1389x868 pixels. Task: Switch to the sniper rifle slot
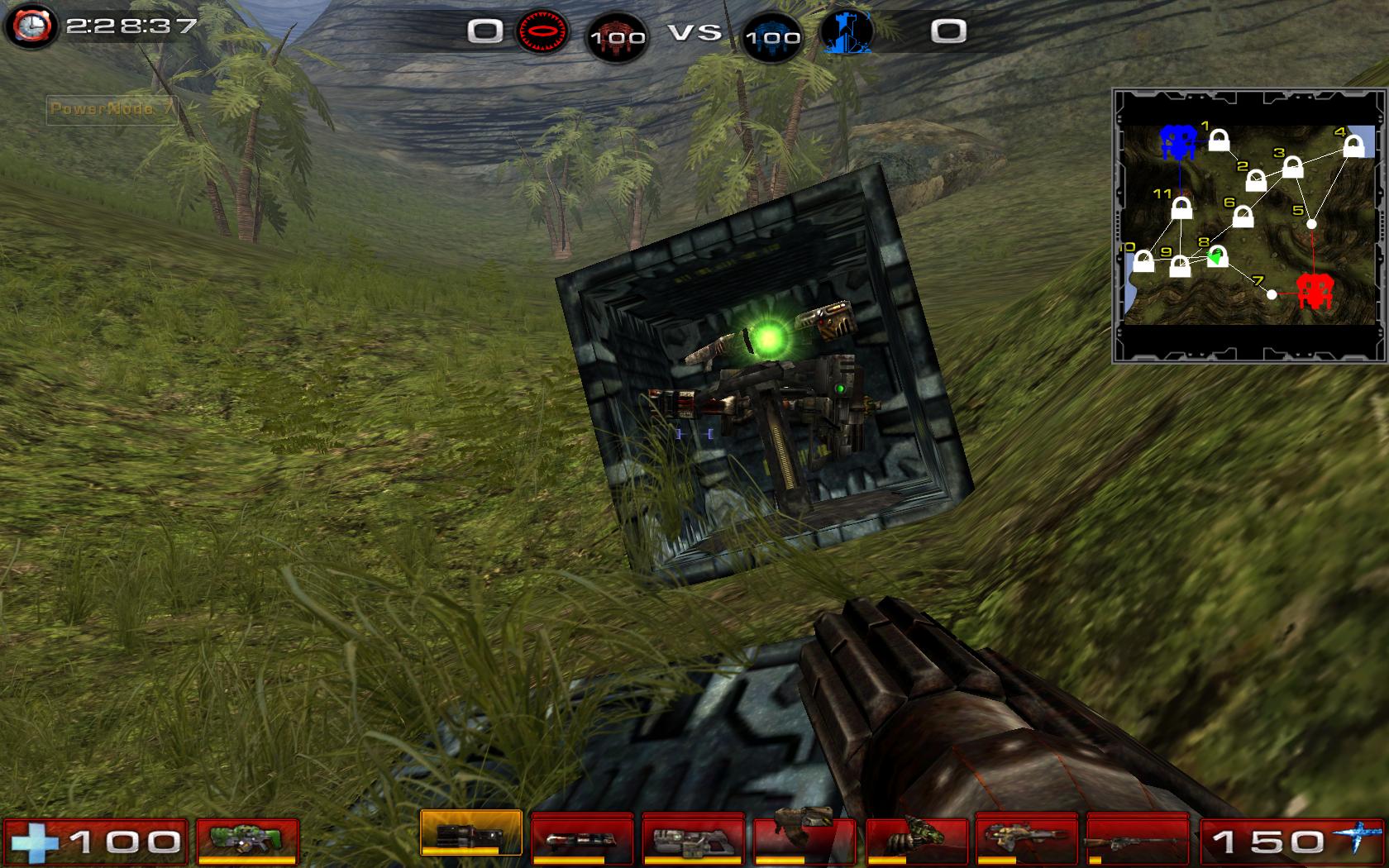(x=1138, y=841)
